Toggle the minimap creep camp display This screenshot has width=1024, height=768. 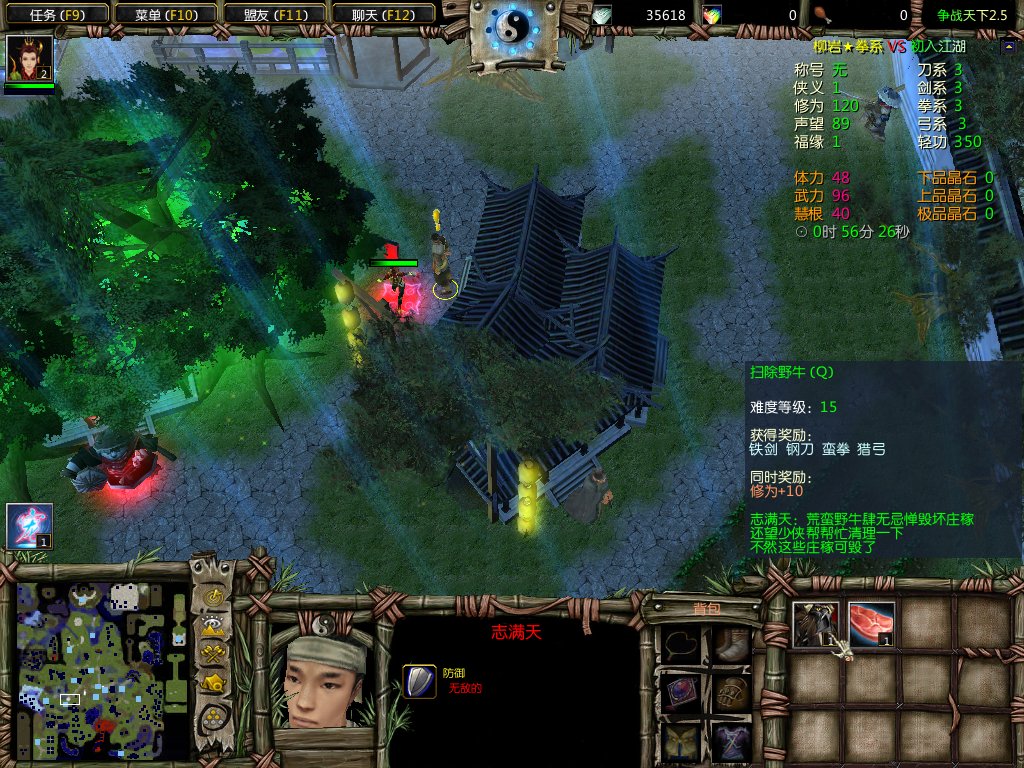coord(213,684)
